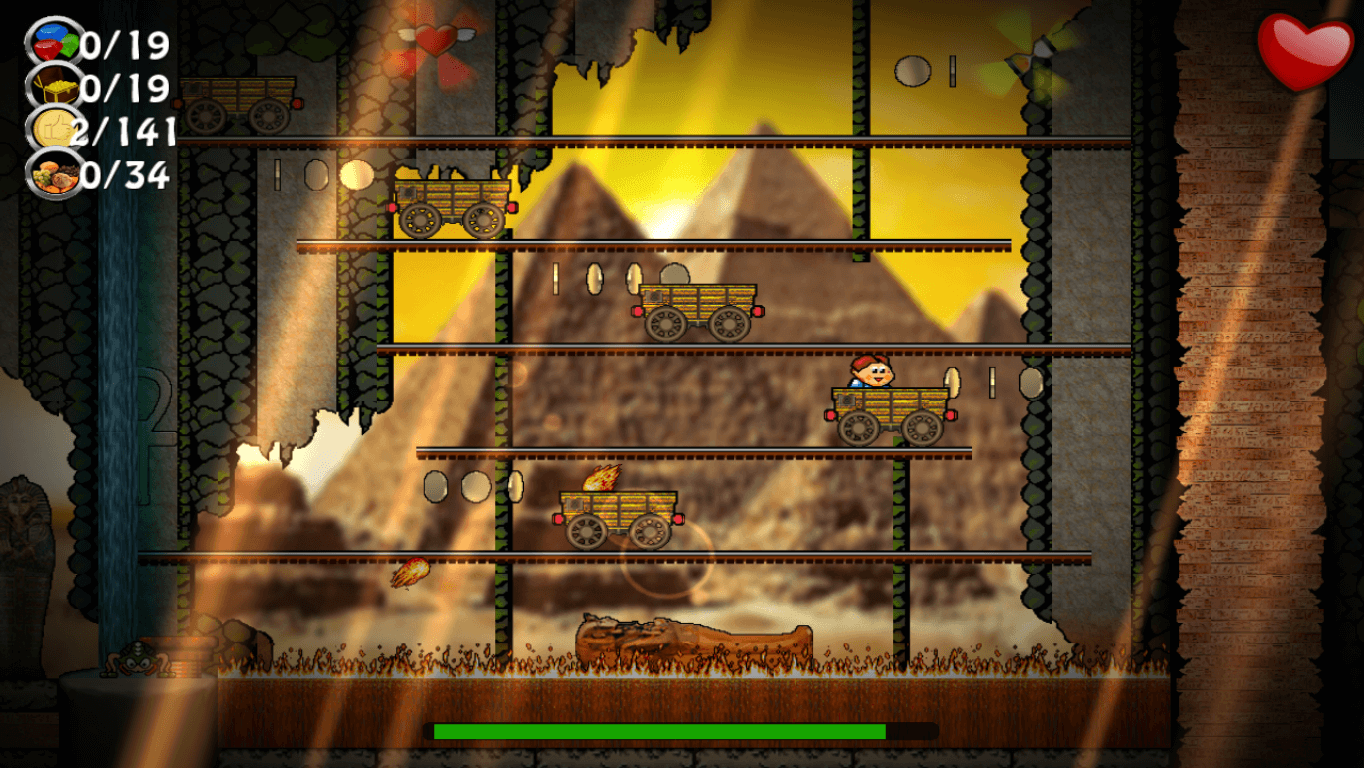This screenshot has height=768, width=1364.
Task: Click the winged heart power-up near the top
Action: (434, 40)
